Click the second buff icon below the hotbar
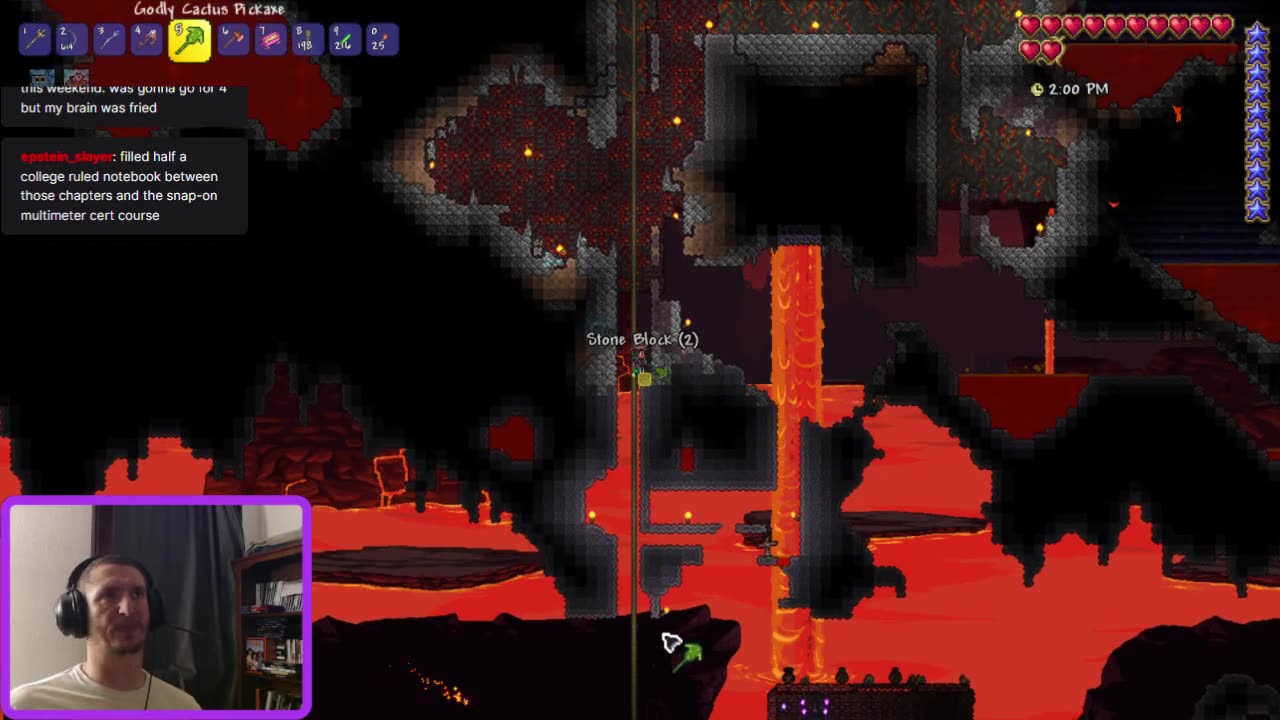The width and height of the screenshot is (1280, 720). 76,77
